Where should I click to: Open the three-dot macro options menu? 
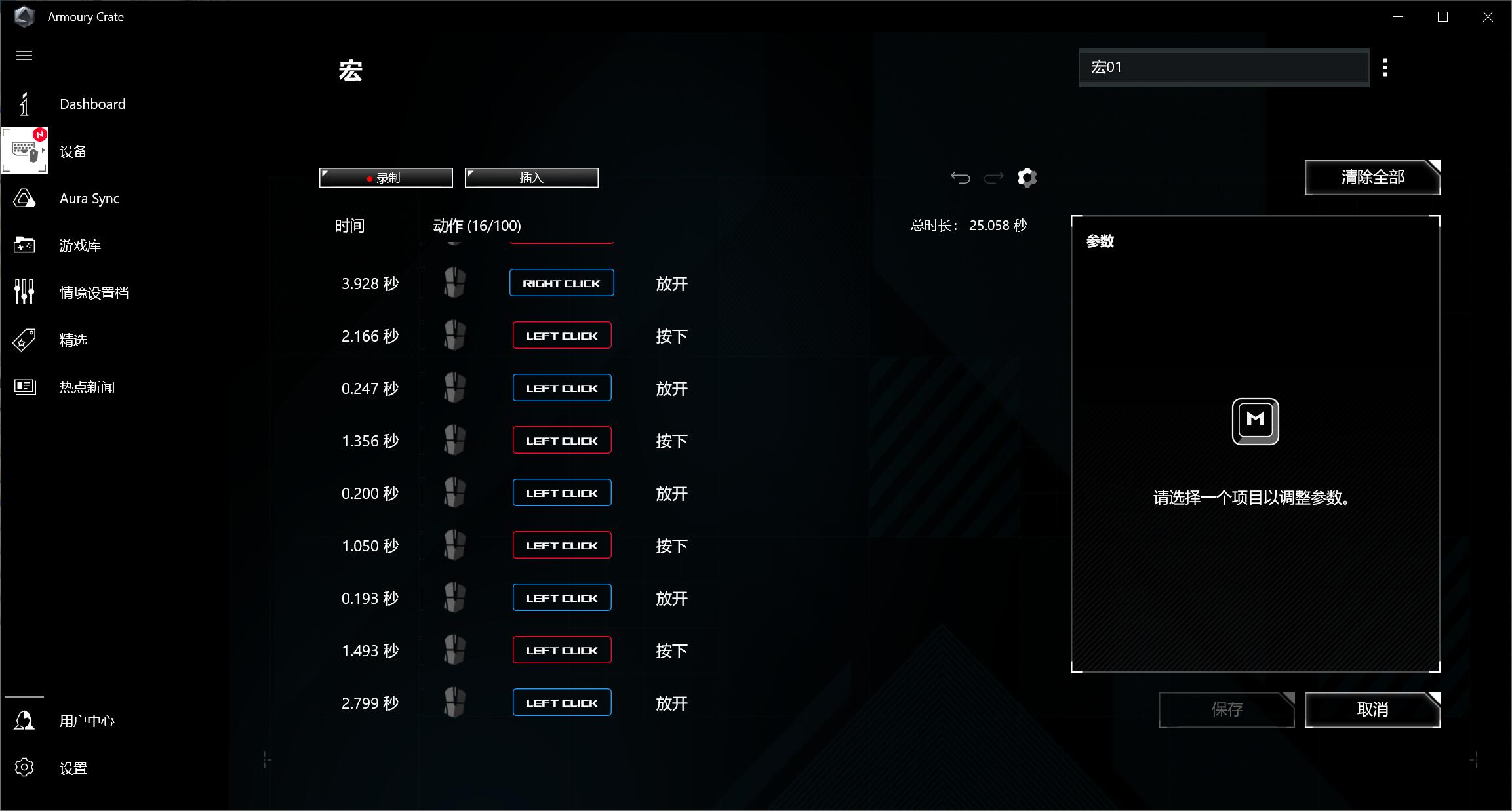coord(1385,68)
